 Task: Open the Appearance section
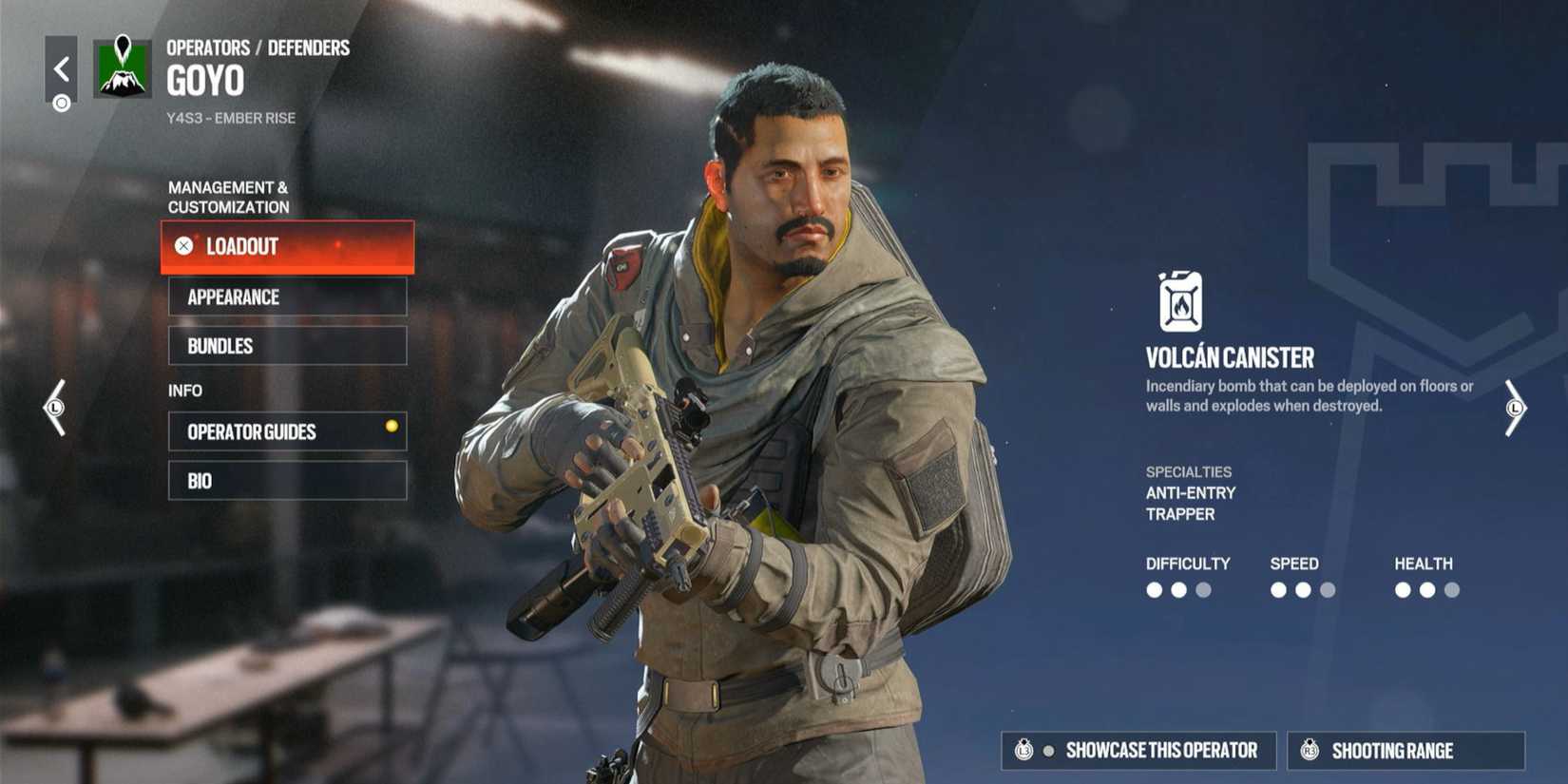point(287,296)
